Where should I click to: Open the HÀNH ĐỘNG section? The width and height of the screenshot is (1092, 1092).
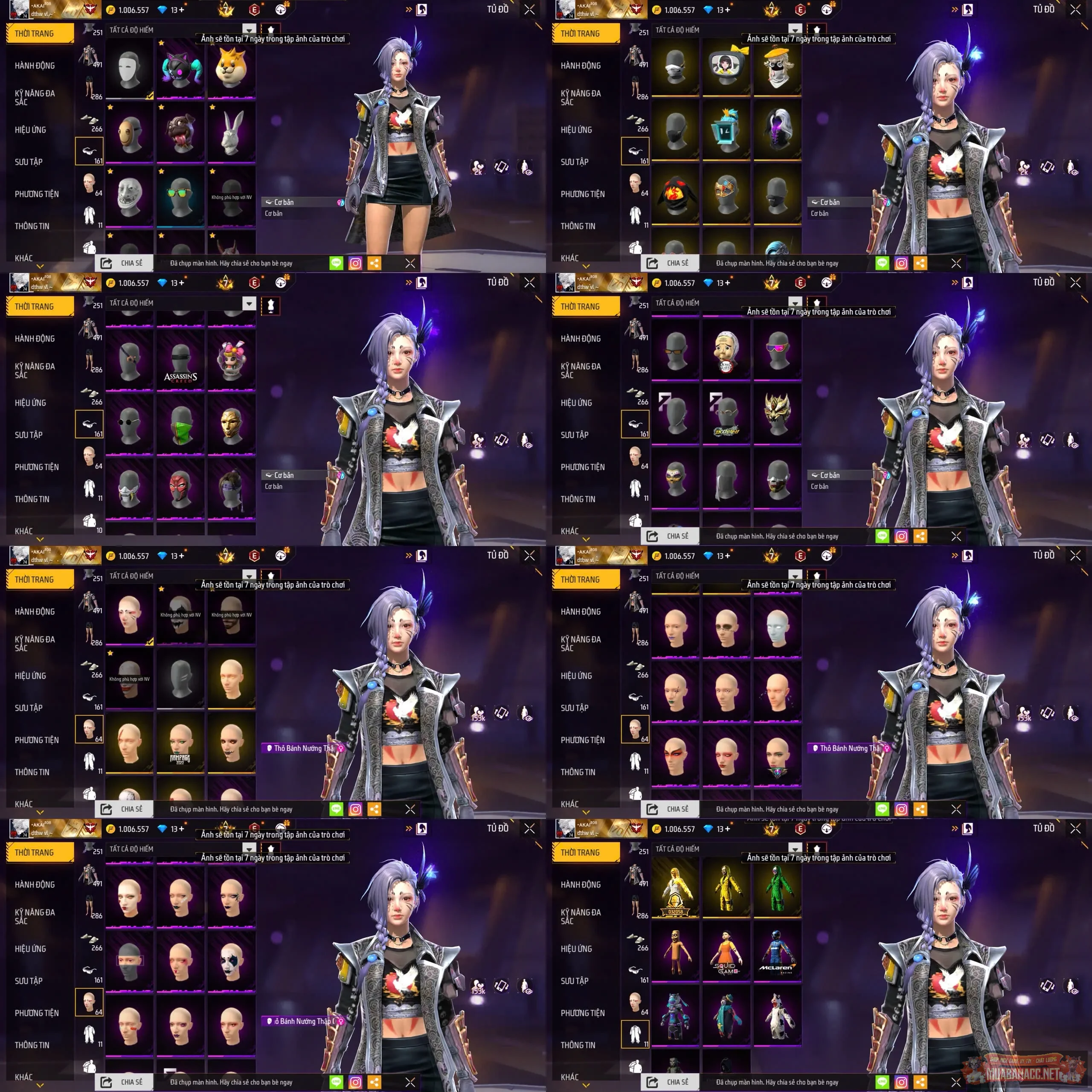pyautogui.click(x=35, y=66)
